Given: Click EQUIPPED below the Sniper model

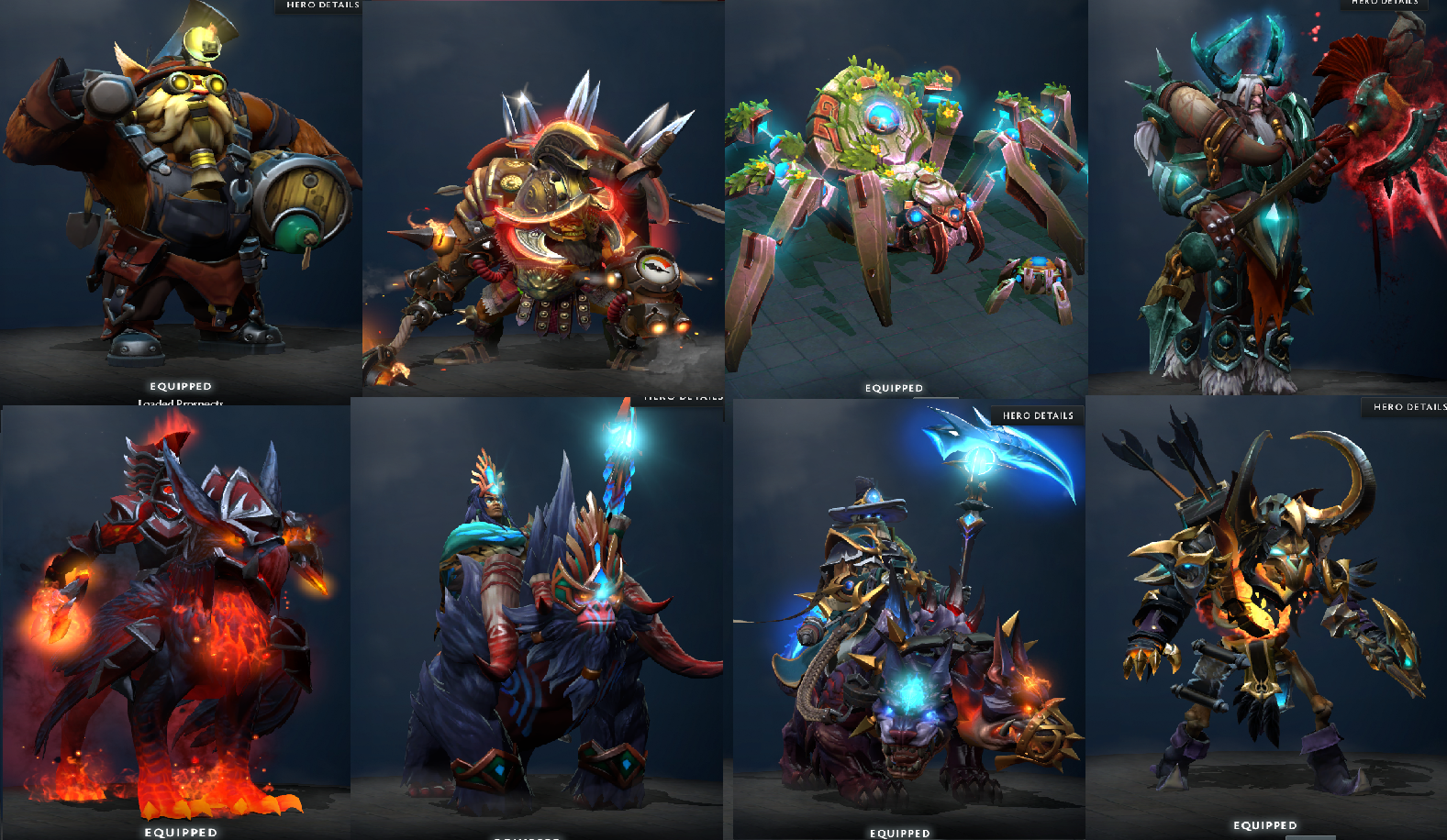Looking at the screenshot, I should (181, 386).
